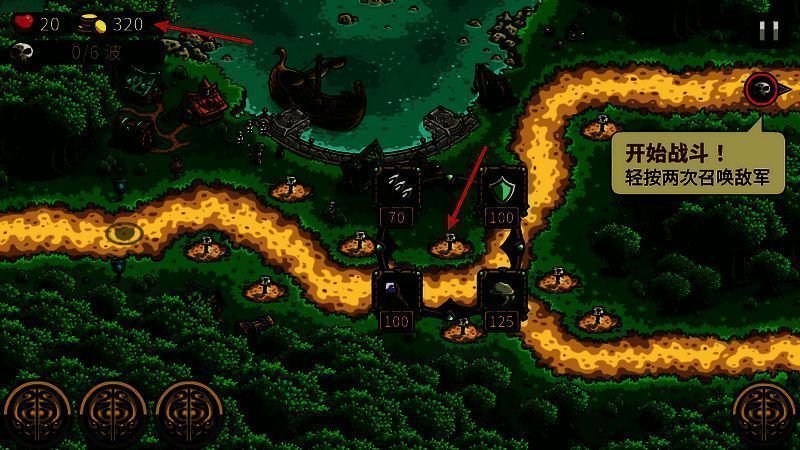
Task: Pause the game
Action: (768, 30)
